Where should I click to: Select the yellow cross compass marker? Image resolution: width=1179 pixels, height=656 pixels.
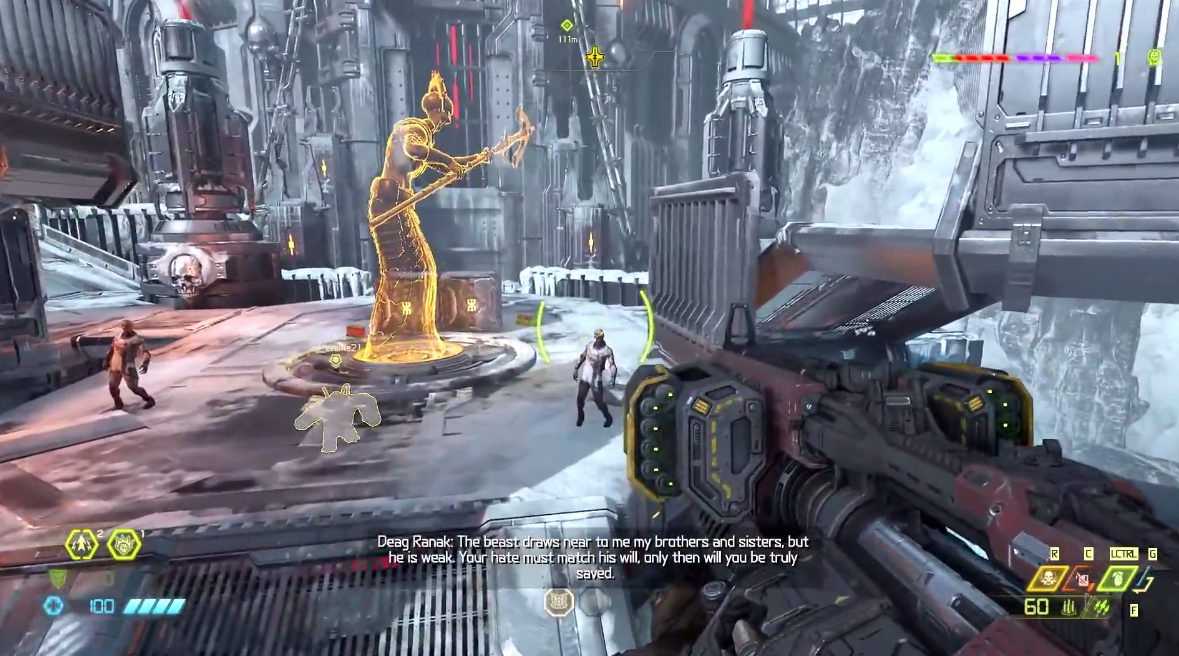point(595,57)
